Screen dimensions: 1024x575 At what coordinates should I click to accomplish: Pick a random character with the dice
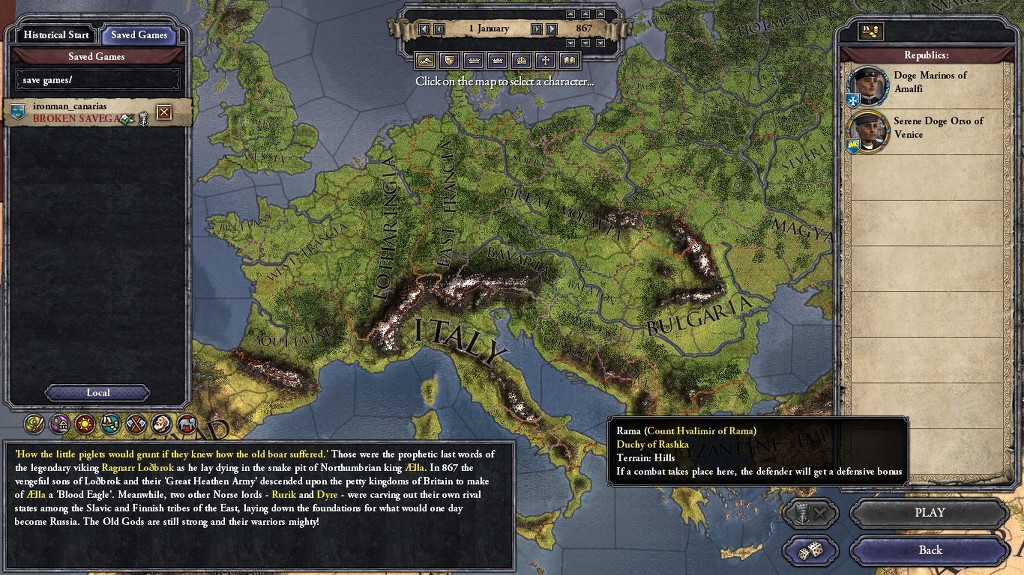tap(811, 551)
